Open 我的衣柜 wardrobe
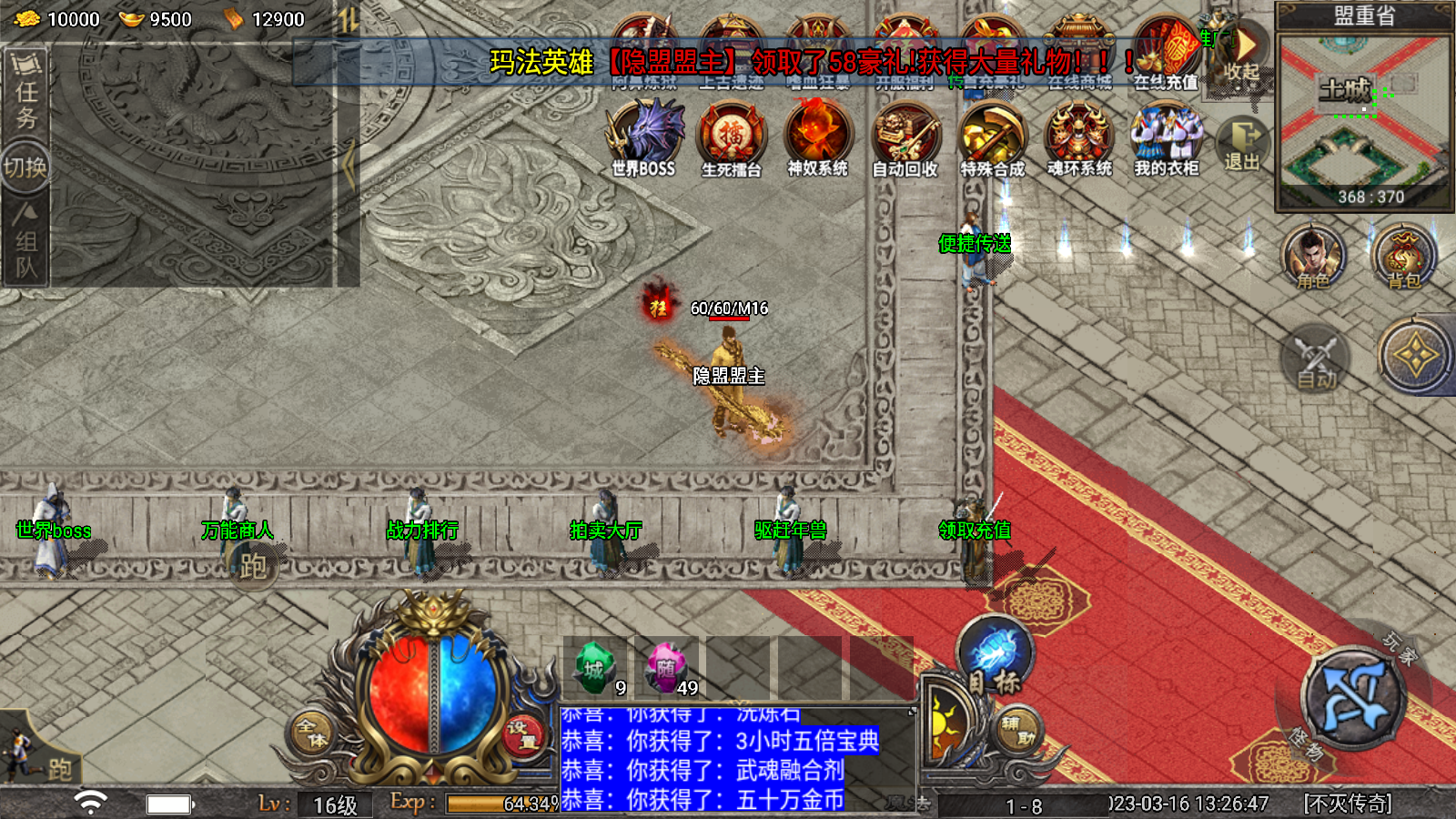The height and width of the screenshot is (819, 1456). click(1166, 136)
